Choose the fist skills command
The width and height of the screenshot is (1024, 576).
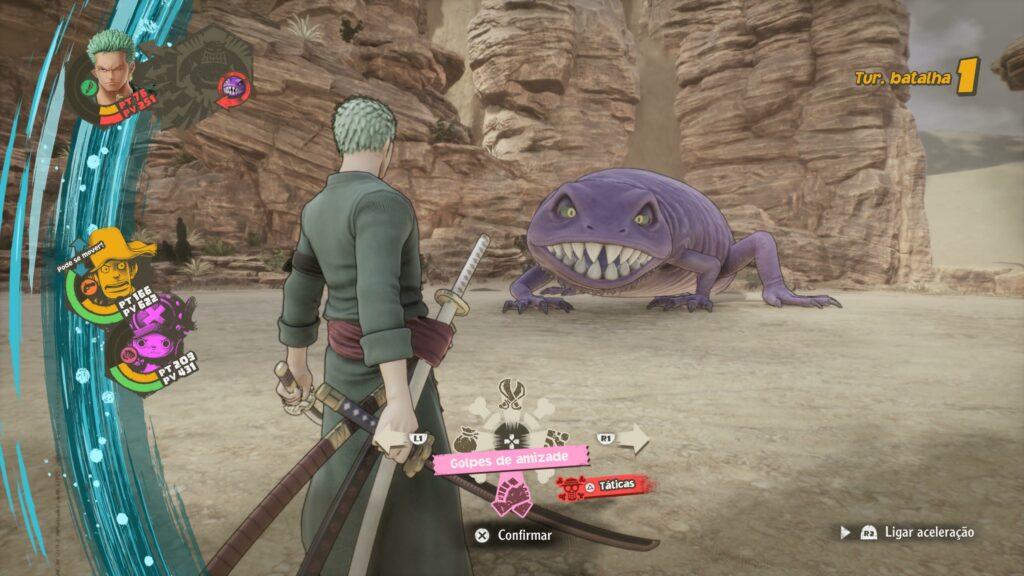557,437
